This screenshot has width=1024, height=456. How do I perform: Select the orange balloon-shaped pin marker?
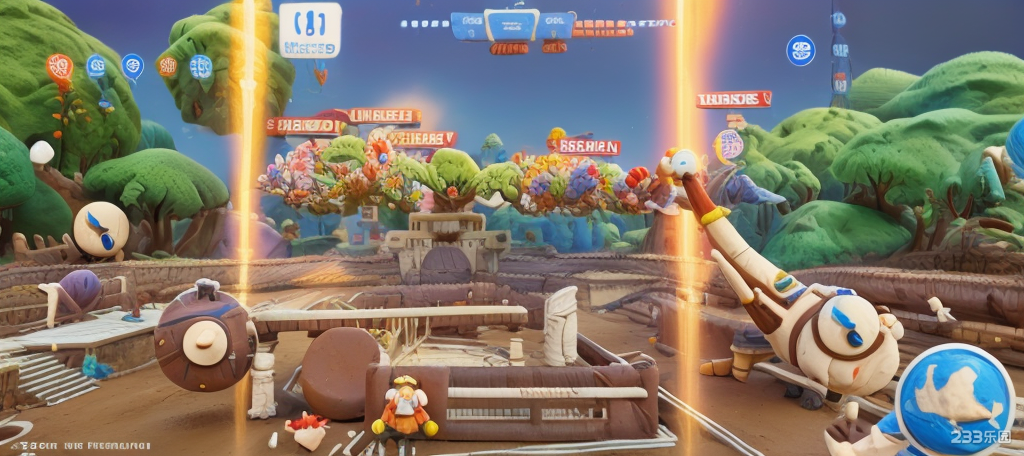click(59, 68)
